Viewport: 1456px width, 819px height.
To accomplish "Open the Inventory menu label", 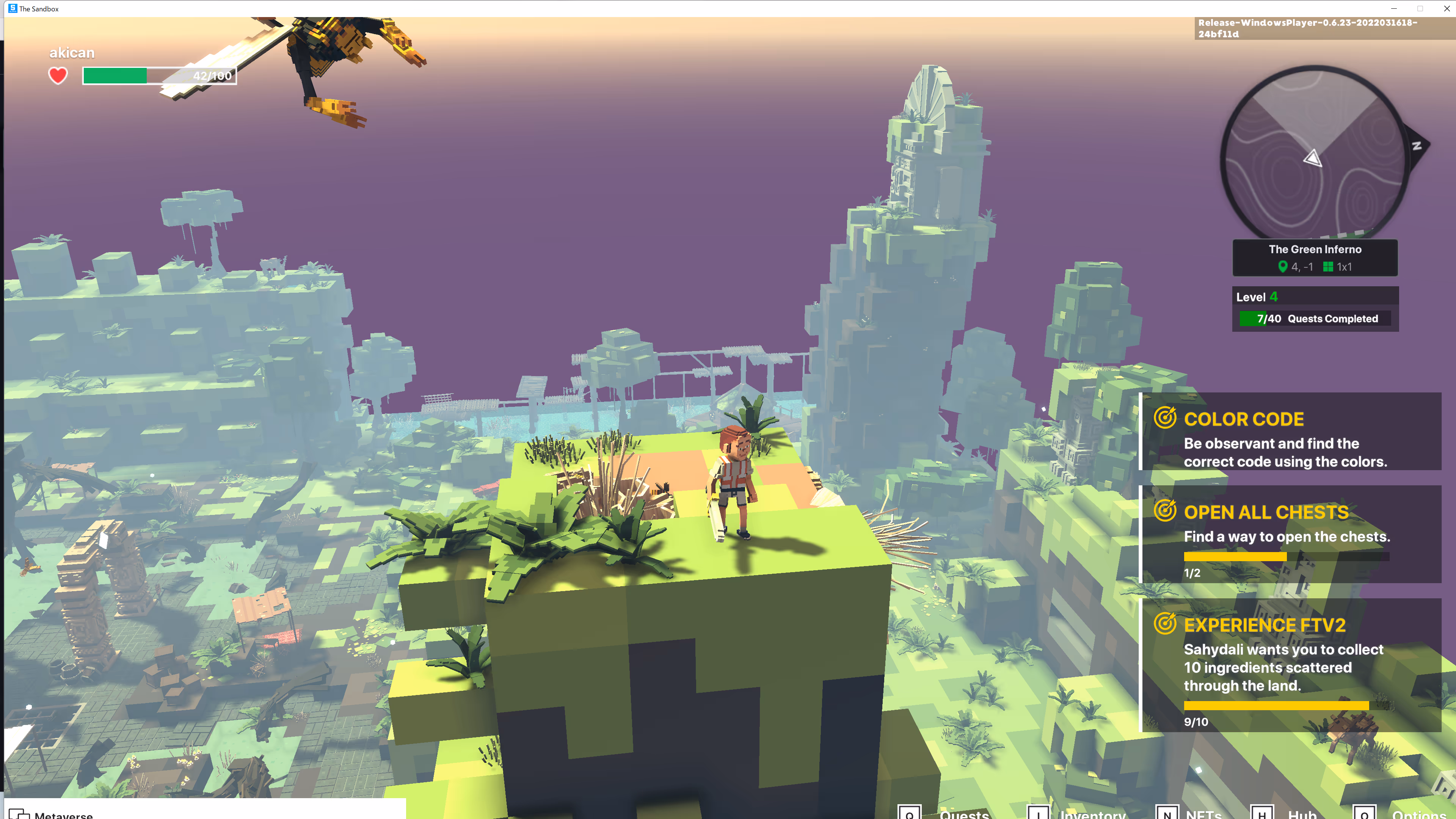I will (1092, 814).
